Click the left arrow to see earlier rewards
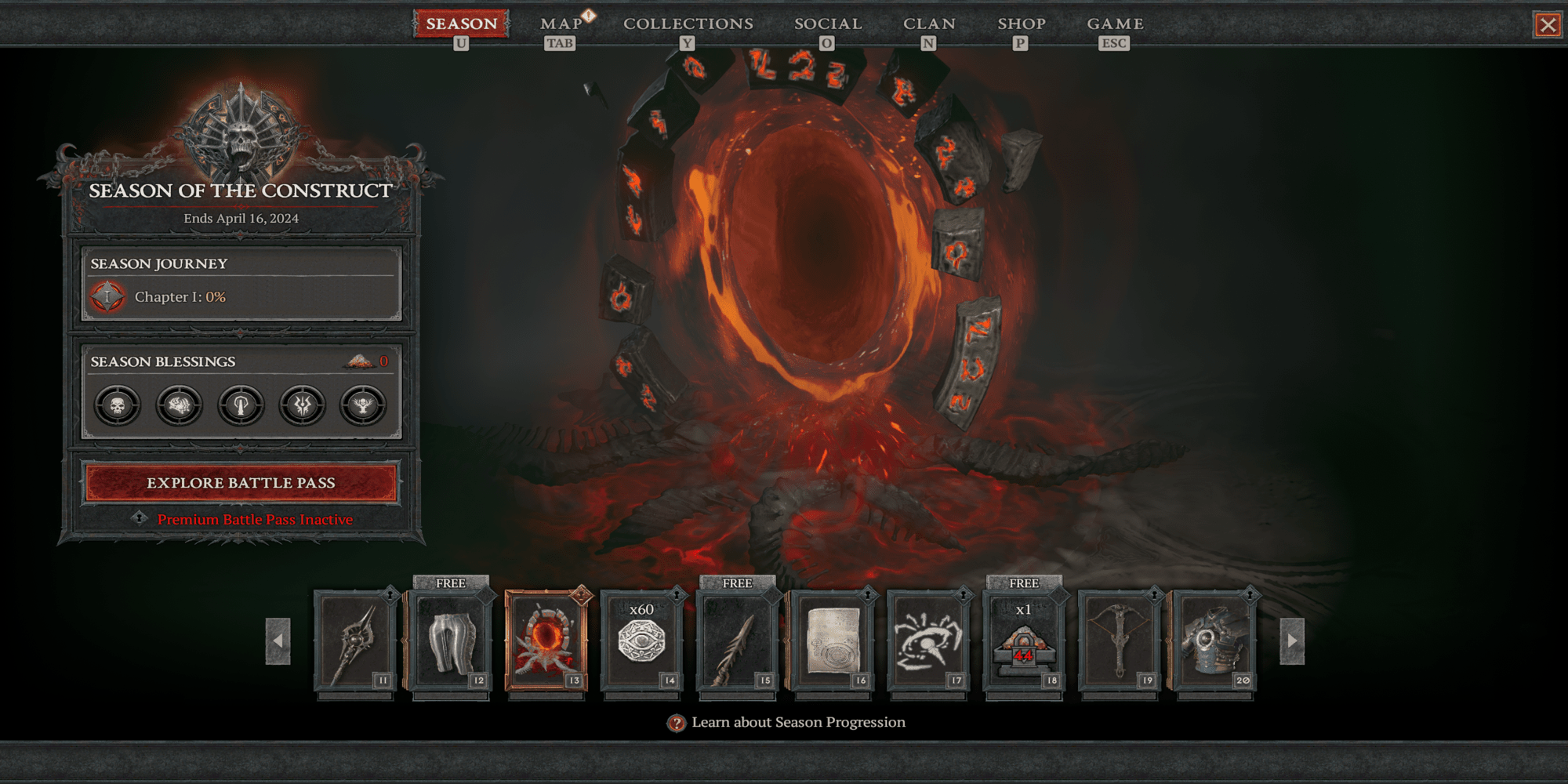Screen dimensions: 1568x784 278,641
